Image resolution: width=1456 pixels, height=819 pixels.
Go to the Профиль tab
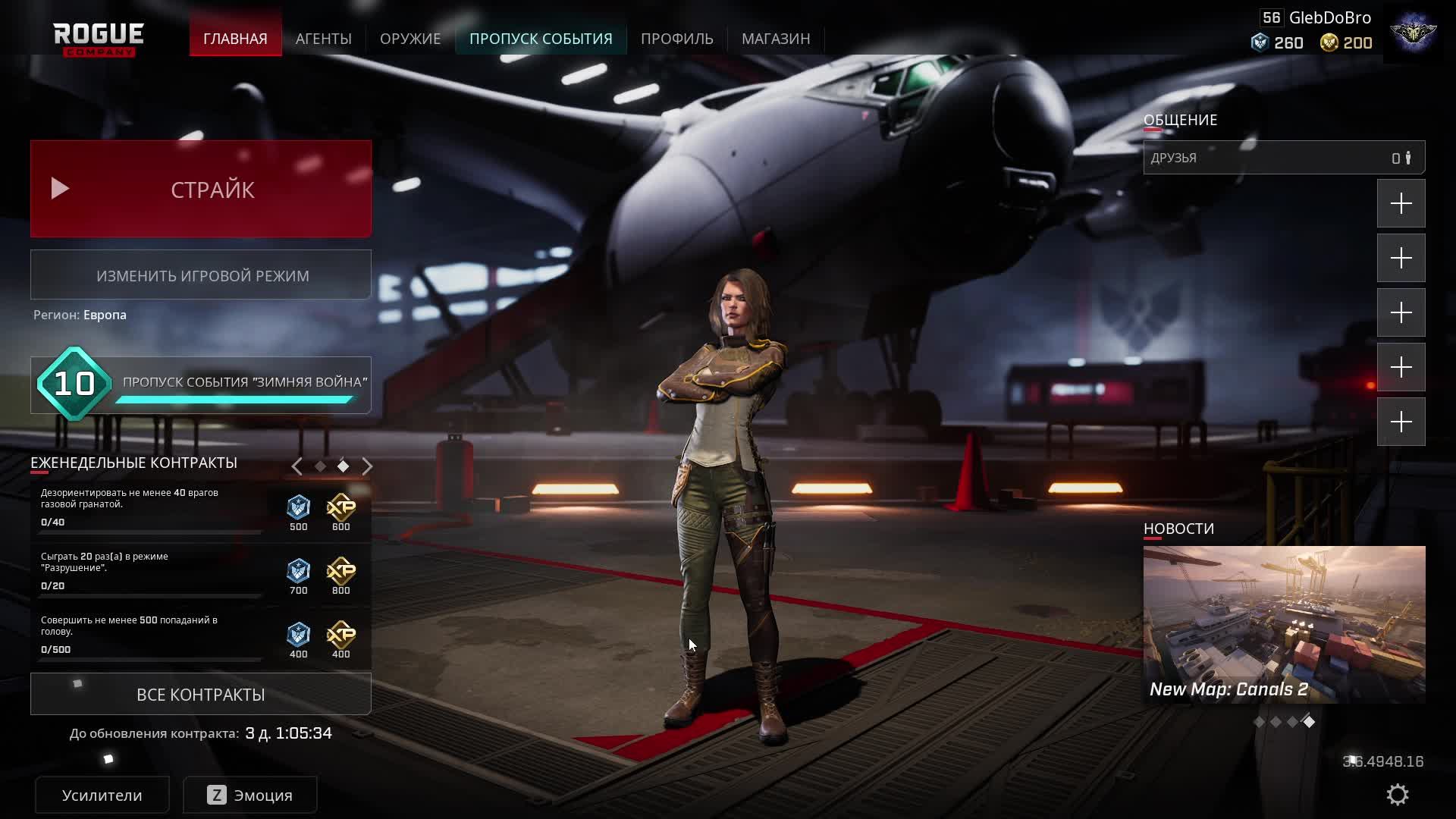(x=677, y=39)
